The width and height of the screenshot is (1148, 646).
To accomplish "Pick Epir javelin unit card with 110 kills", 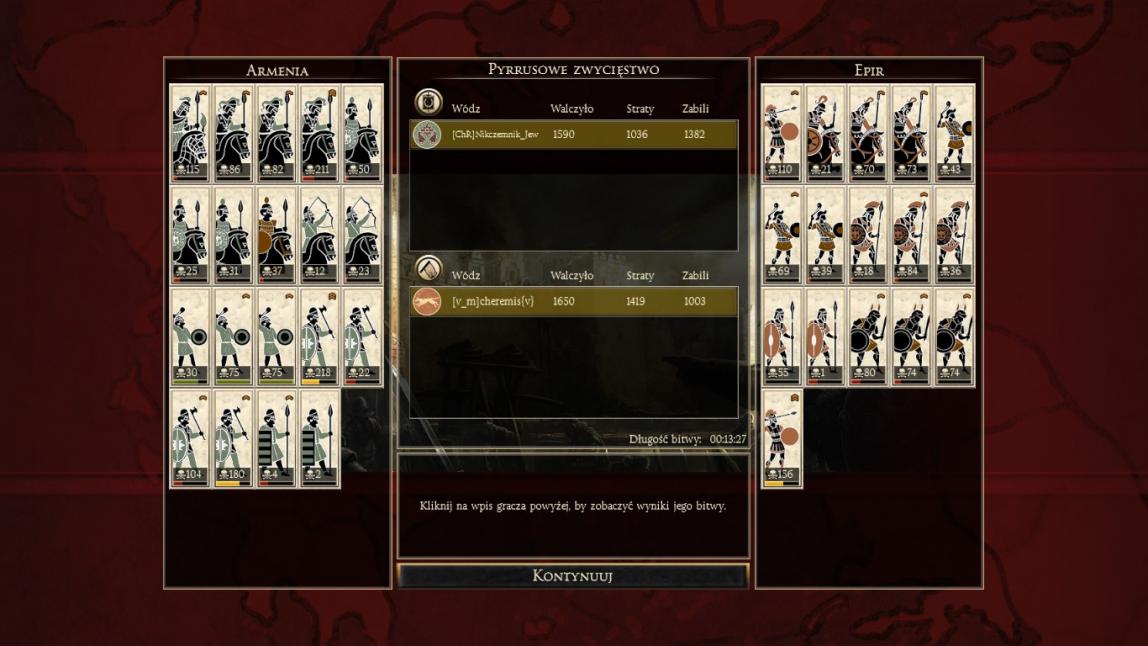I will point(782,133).
